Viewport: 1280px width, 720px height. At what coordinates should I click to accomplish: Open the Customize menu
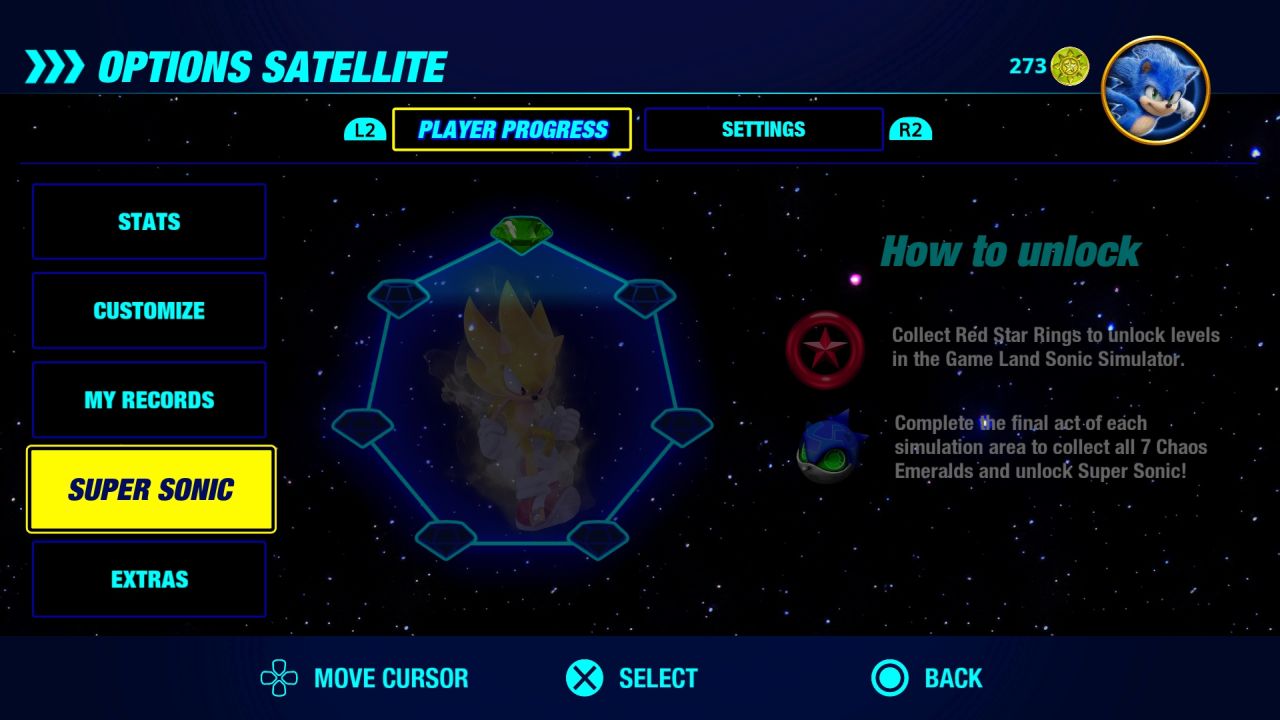[149, 310]
